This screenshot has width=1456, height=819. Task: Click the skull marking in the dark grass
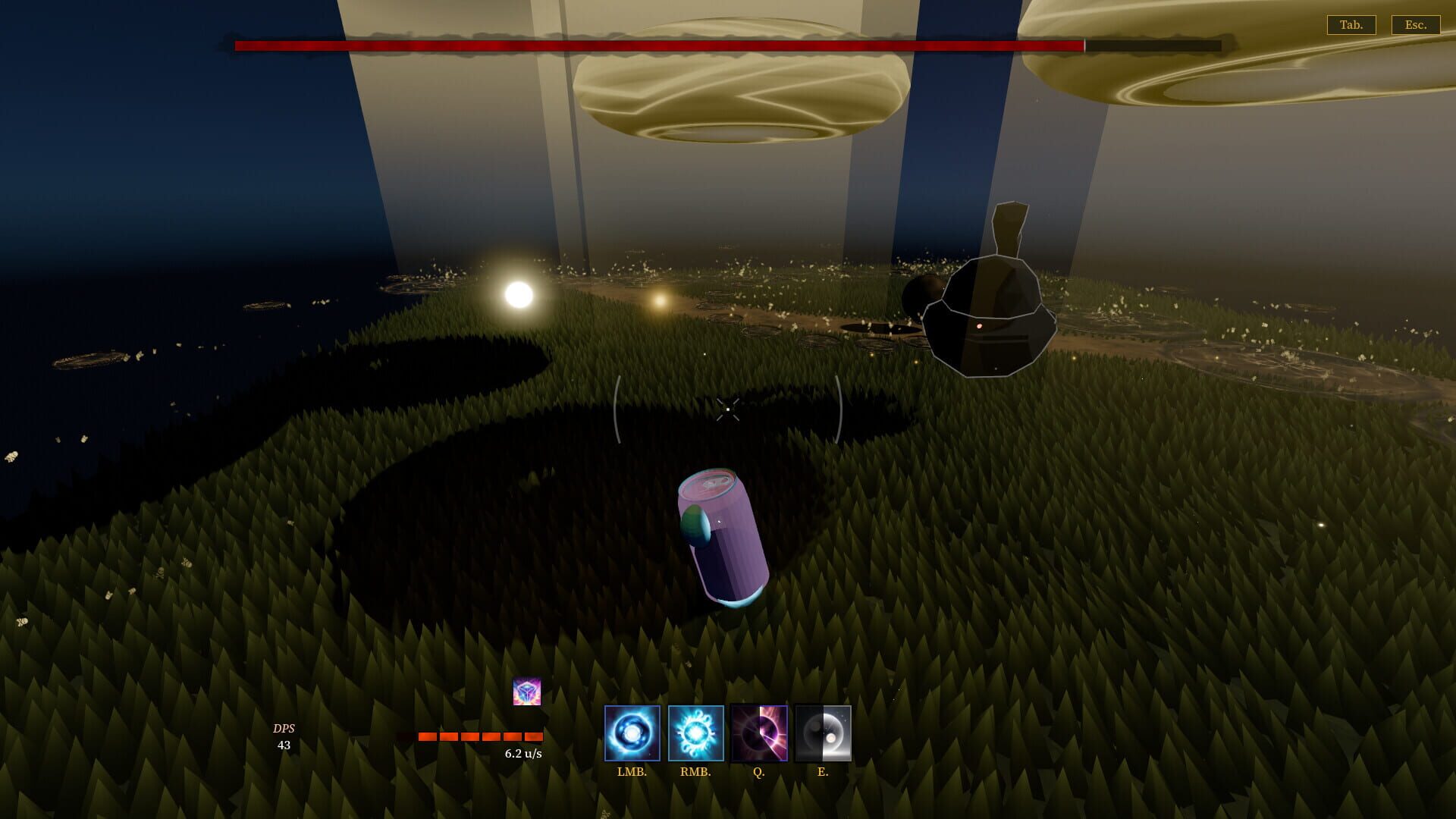[x=160, y=573]
